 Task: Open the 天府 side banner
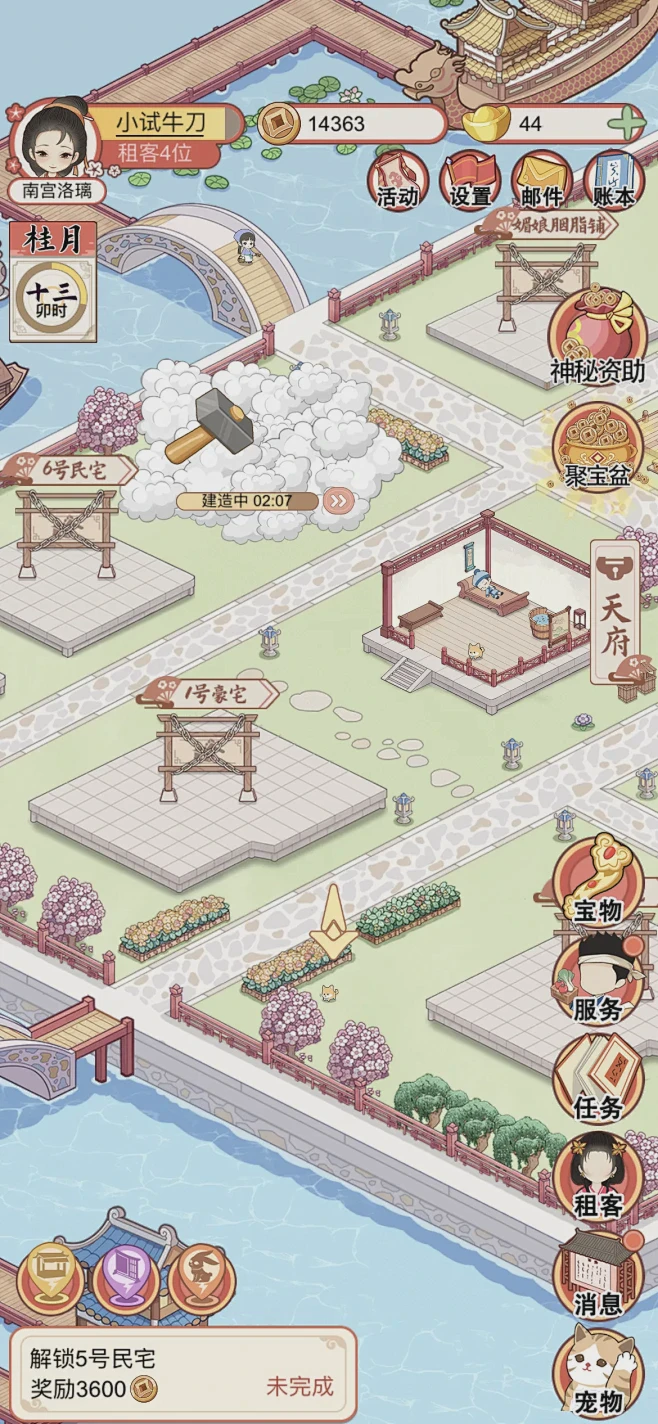[x=616, y=611]
